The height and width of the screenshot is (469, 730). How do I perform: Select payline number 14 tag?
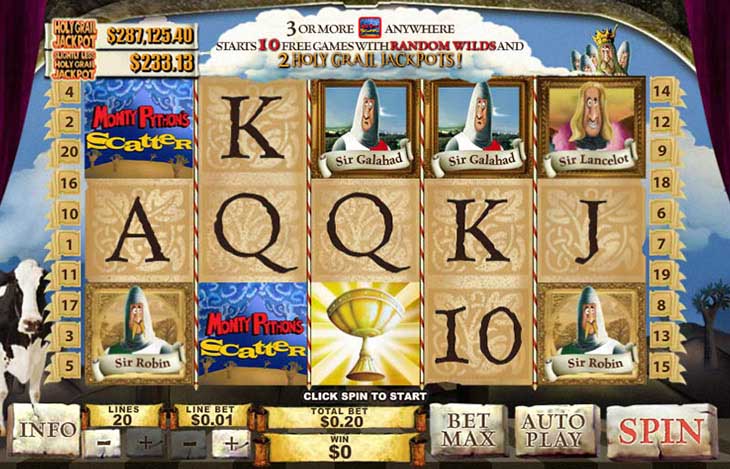[x=661, y=92]
